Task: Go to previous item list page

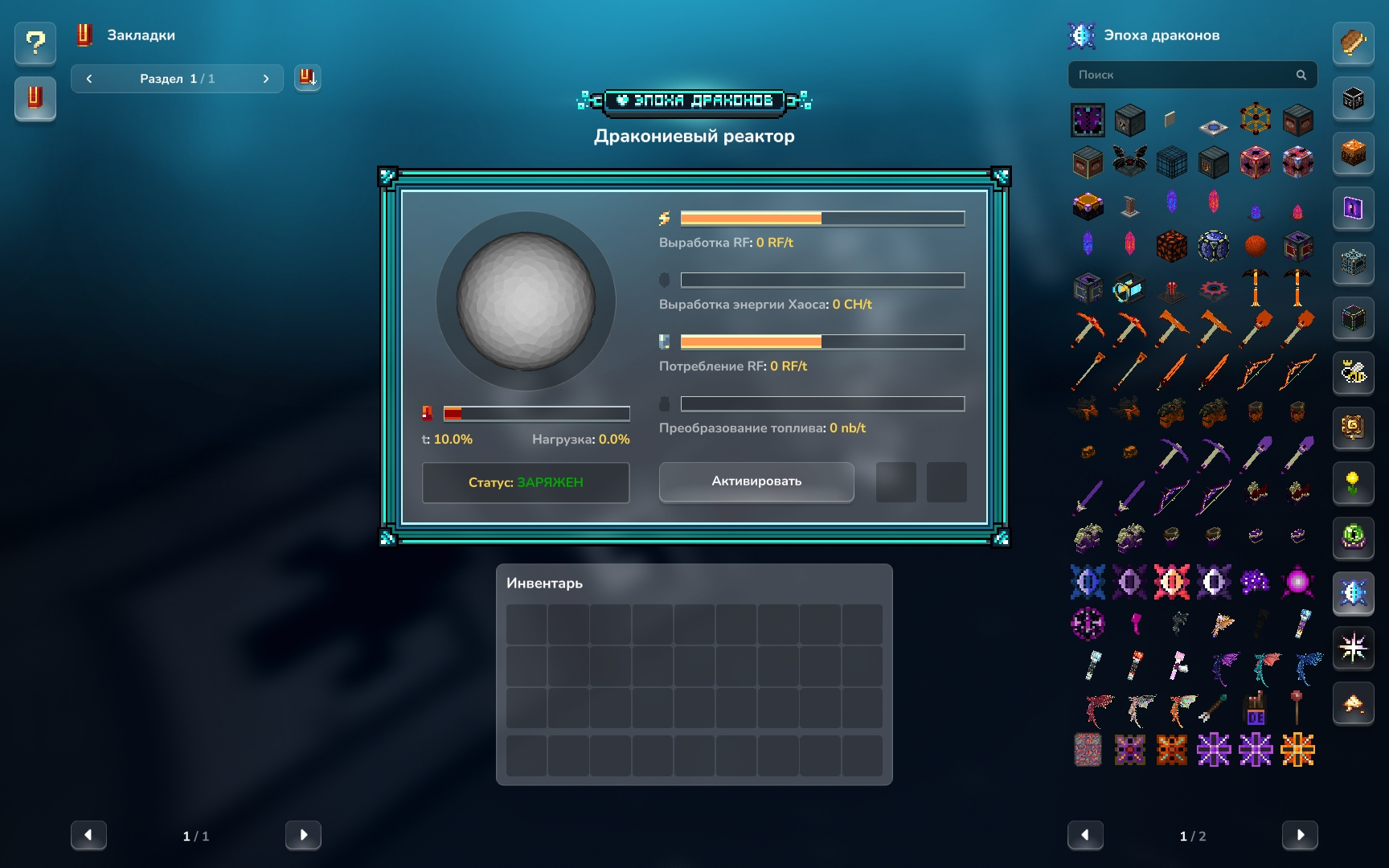Action: 1085,835
